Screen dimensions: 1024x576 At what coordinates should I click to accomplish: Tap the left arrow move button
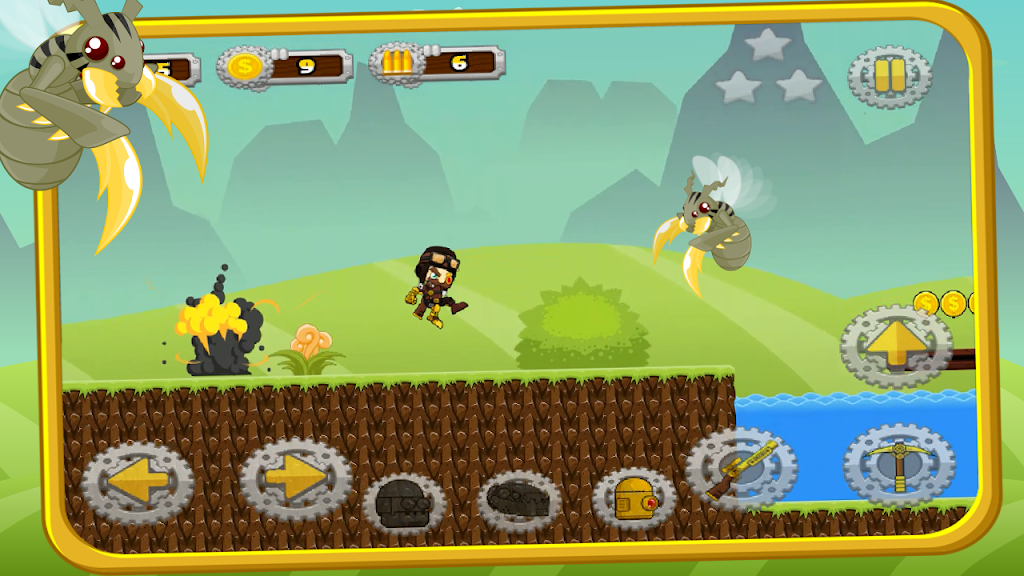[x=137, y=482]
